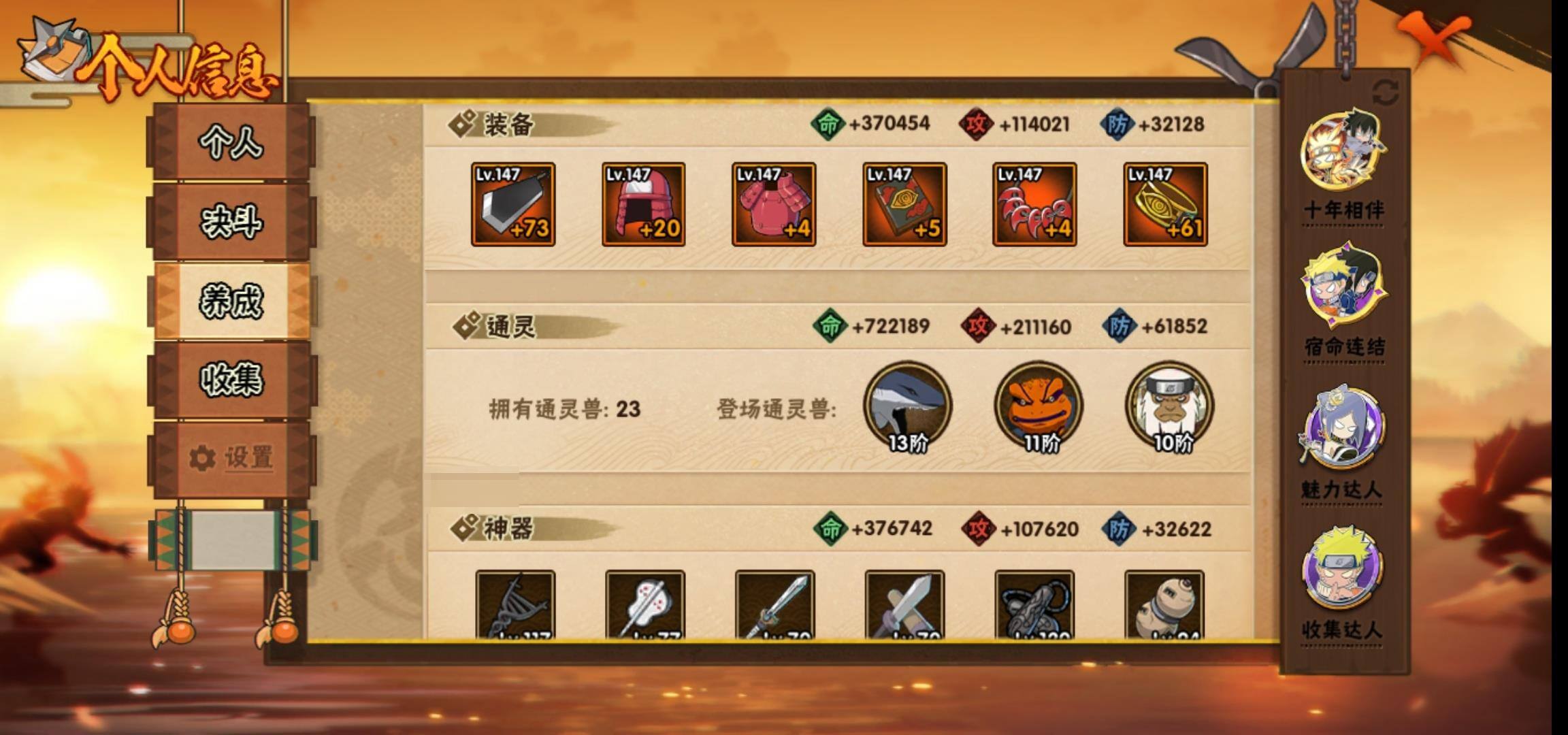Show the 收集 tab
This screenshot has width=1568, height=735.
click(231, 380)
